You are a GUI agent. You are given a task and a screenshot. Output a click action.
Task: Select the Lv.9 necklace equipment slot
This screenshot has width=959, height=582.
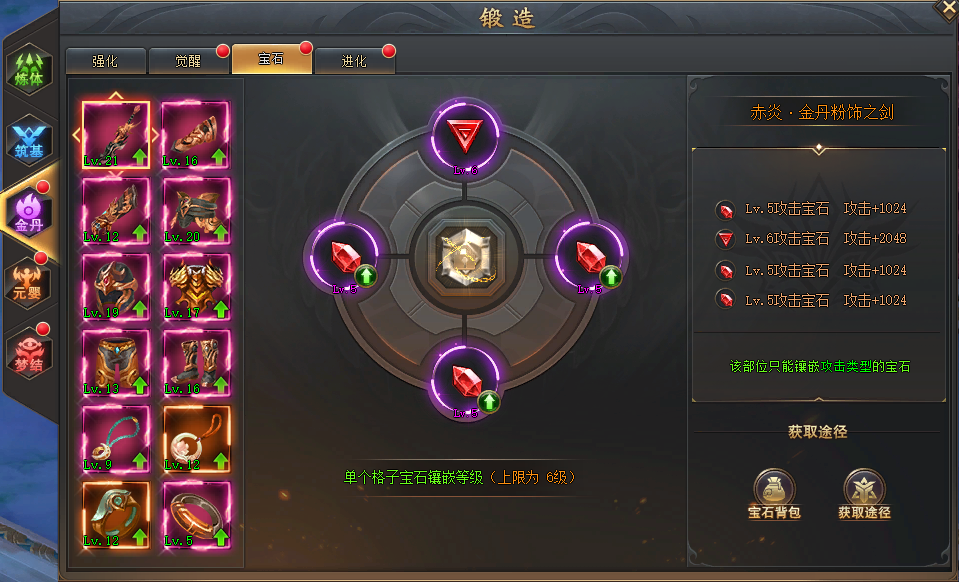(x=115, y=439)
